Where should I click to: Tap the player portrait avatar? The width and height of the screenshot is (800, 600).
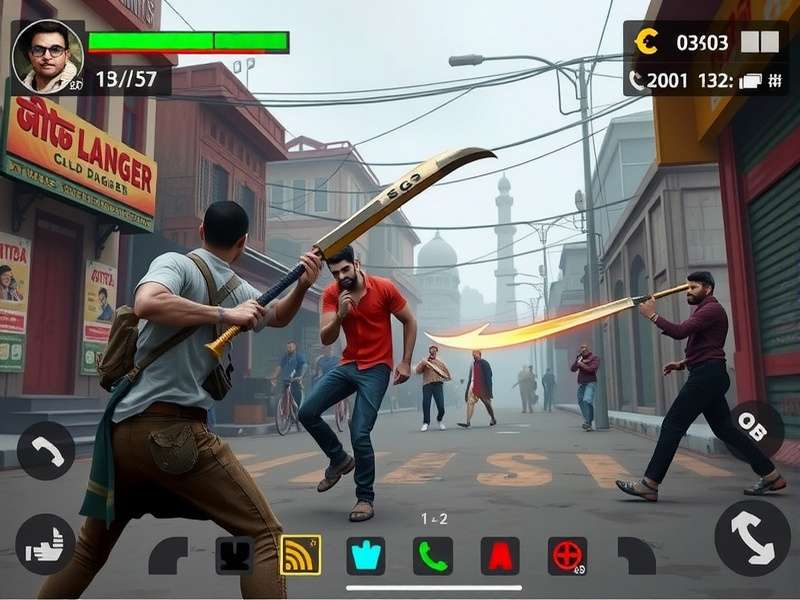click(x=47, y=57)
